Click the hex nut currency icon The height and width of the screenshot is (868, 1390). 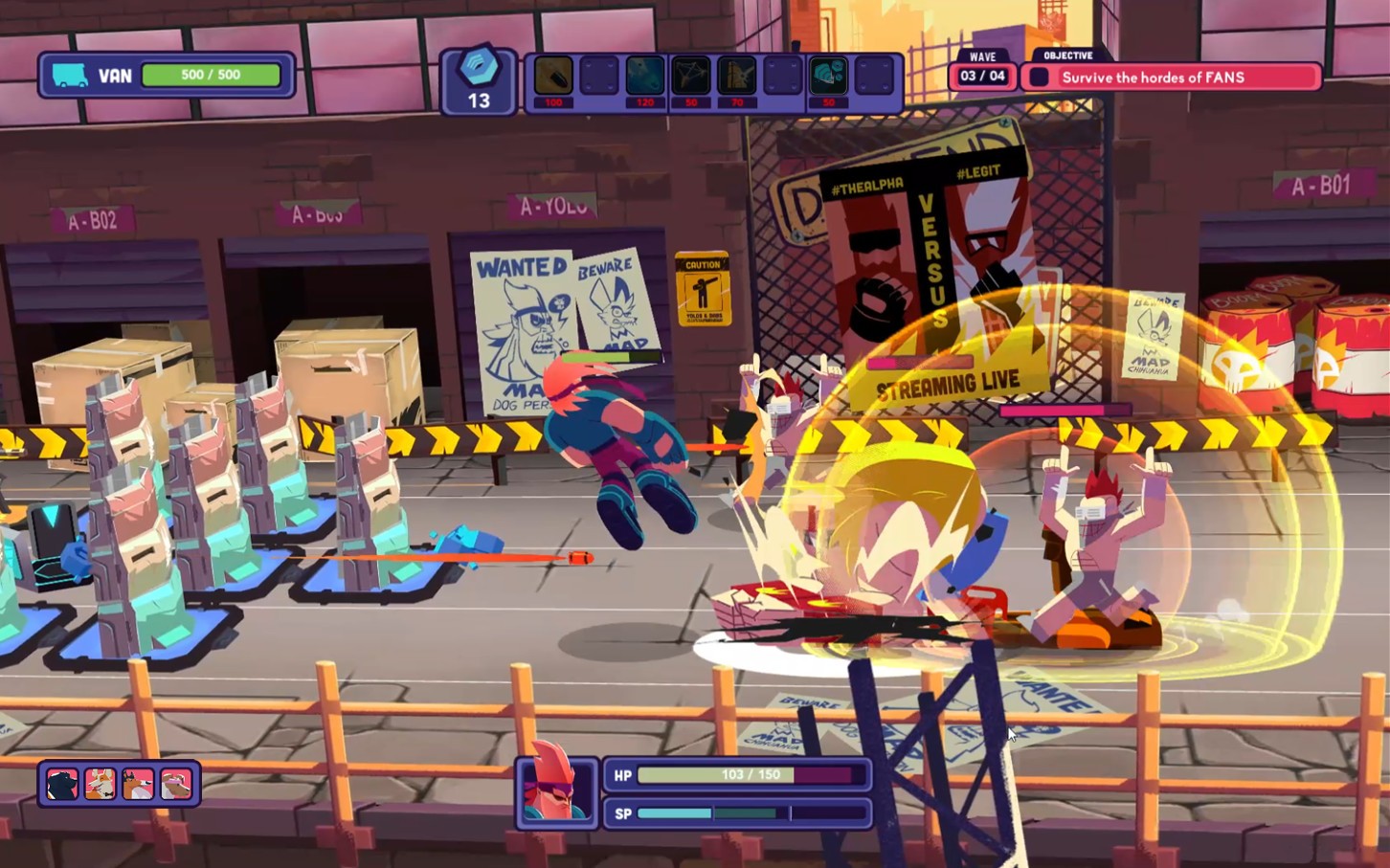tap(479, 69)
